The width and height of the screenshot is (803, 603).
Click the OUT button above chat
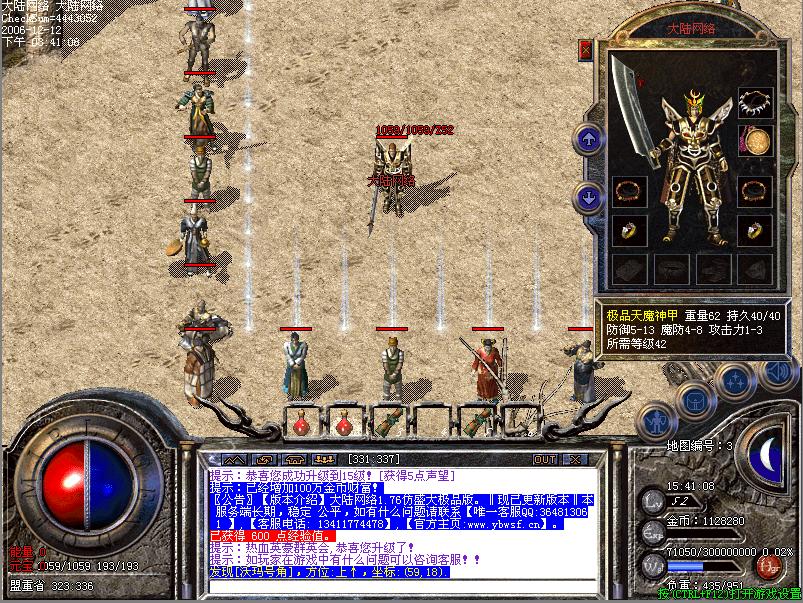pyautogui.click(x=544, y=459)
